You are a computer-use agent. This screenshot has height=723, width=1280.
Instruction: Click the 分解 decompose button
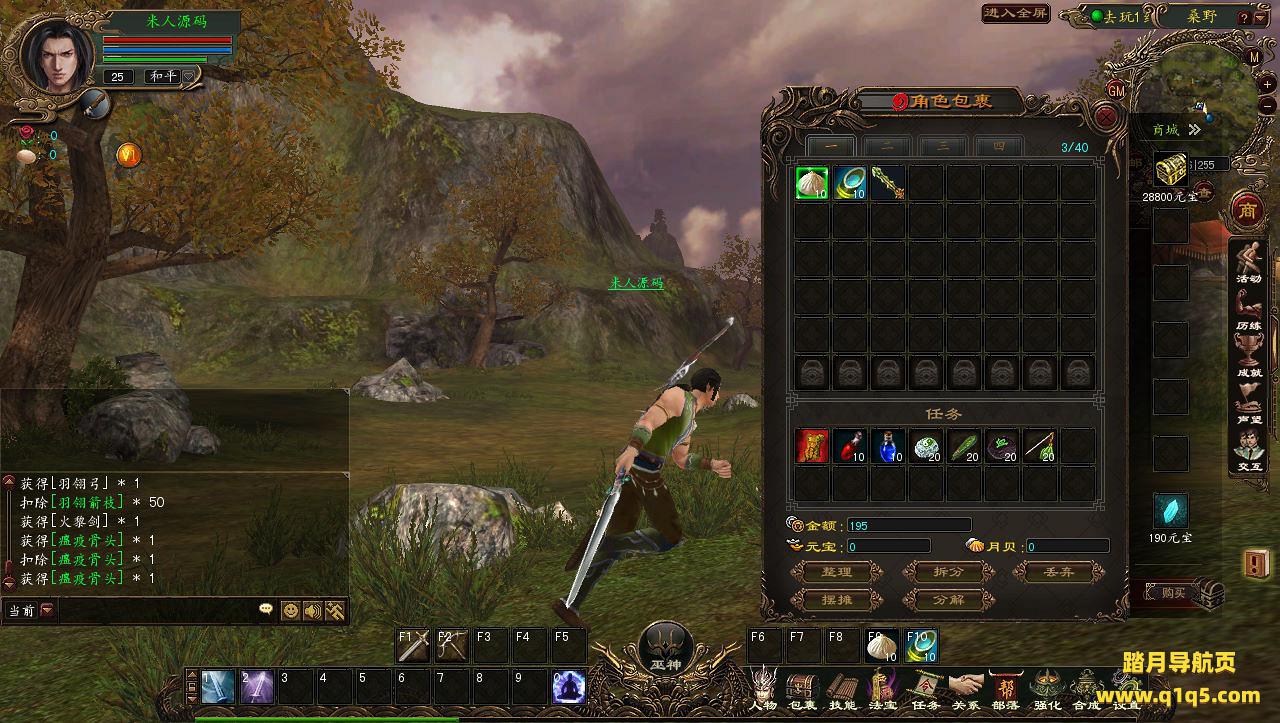coord(948,600)
